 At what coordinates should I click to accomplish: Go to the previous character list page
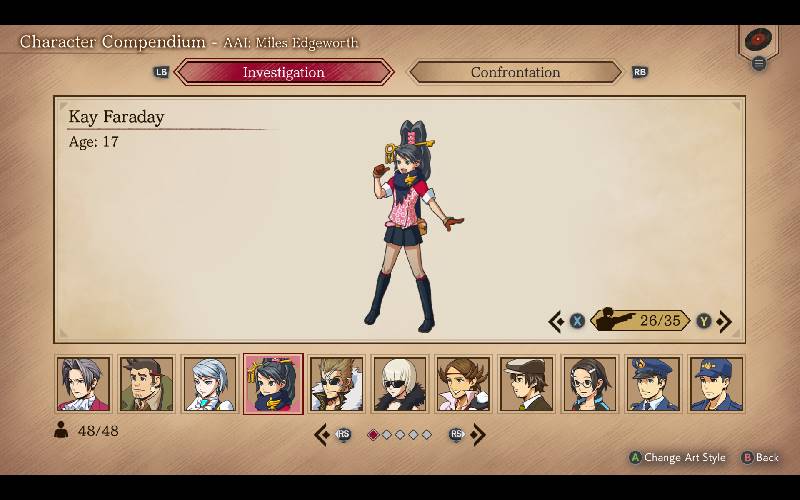point(323,434)
